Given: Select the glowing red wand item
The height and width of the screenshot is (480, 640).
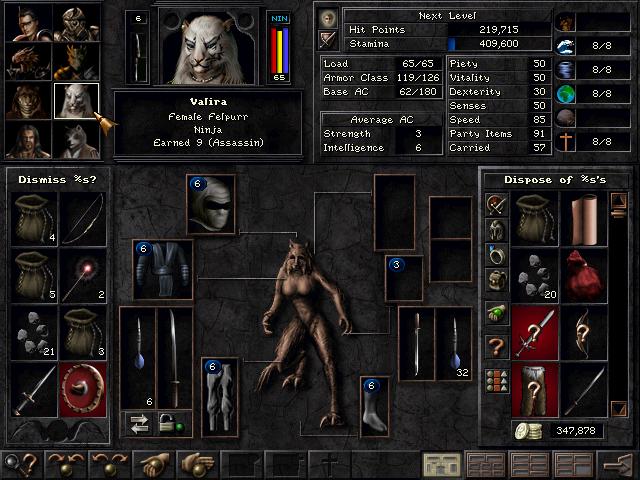Looking at the screenshot, I should [81, 273].
